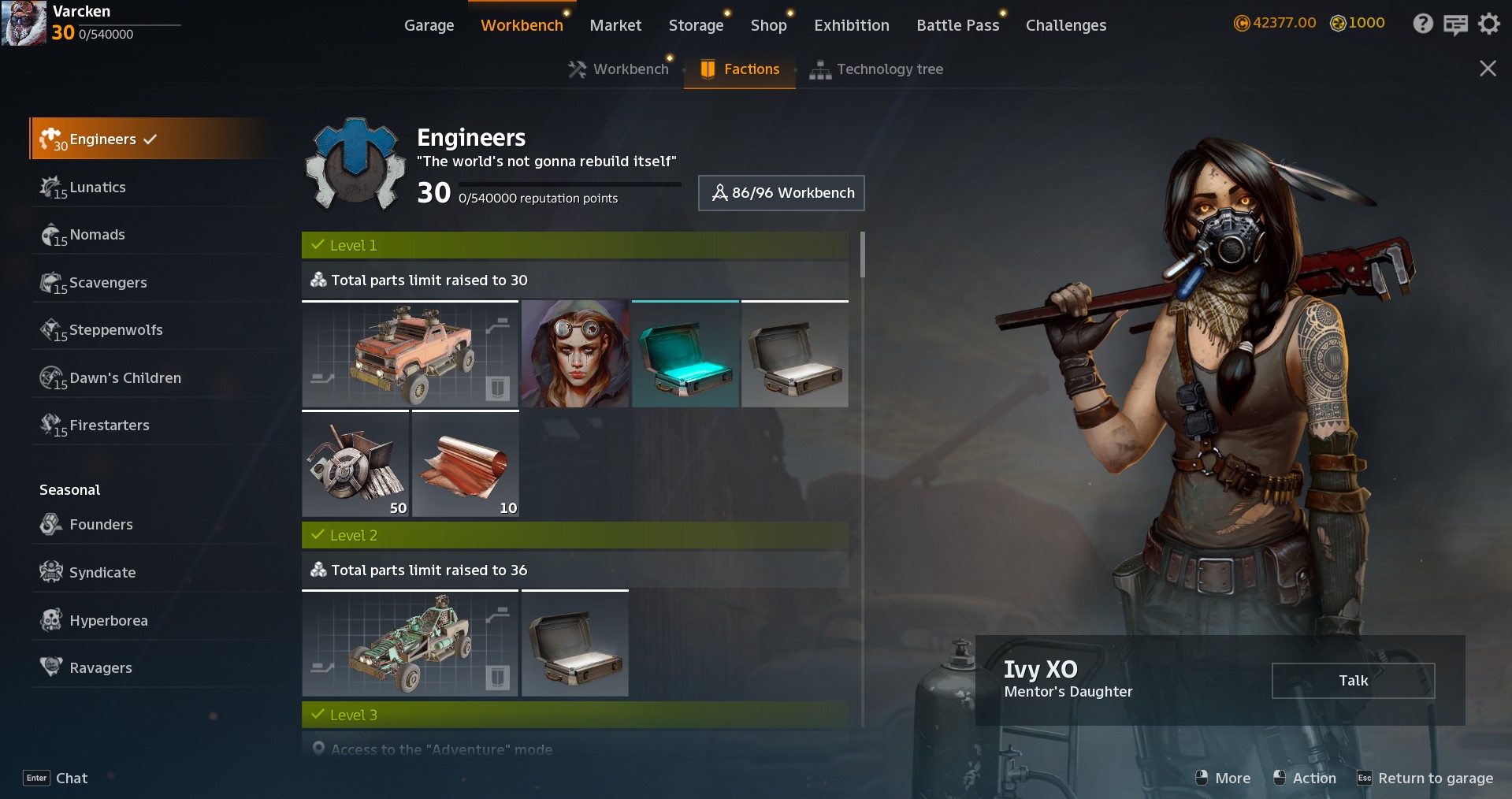Go to the Market section
This screenshot has height=799, width=1512.
pyautogui.click(x=615, y=25)
